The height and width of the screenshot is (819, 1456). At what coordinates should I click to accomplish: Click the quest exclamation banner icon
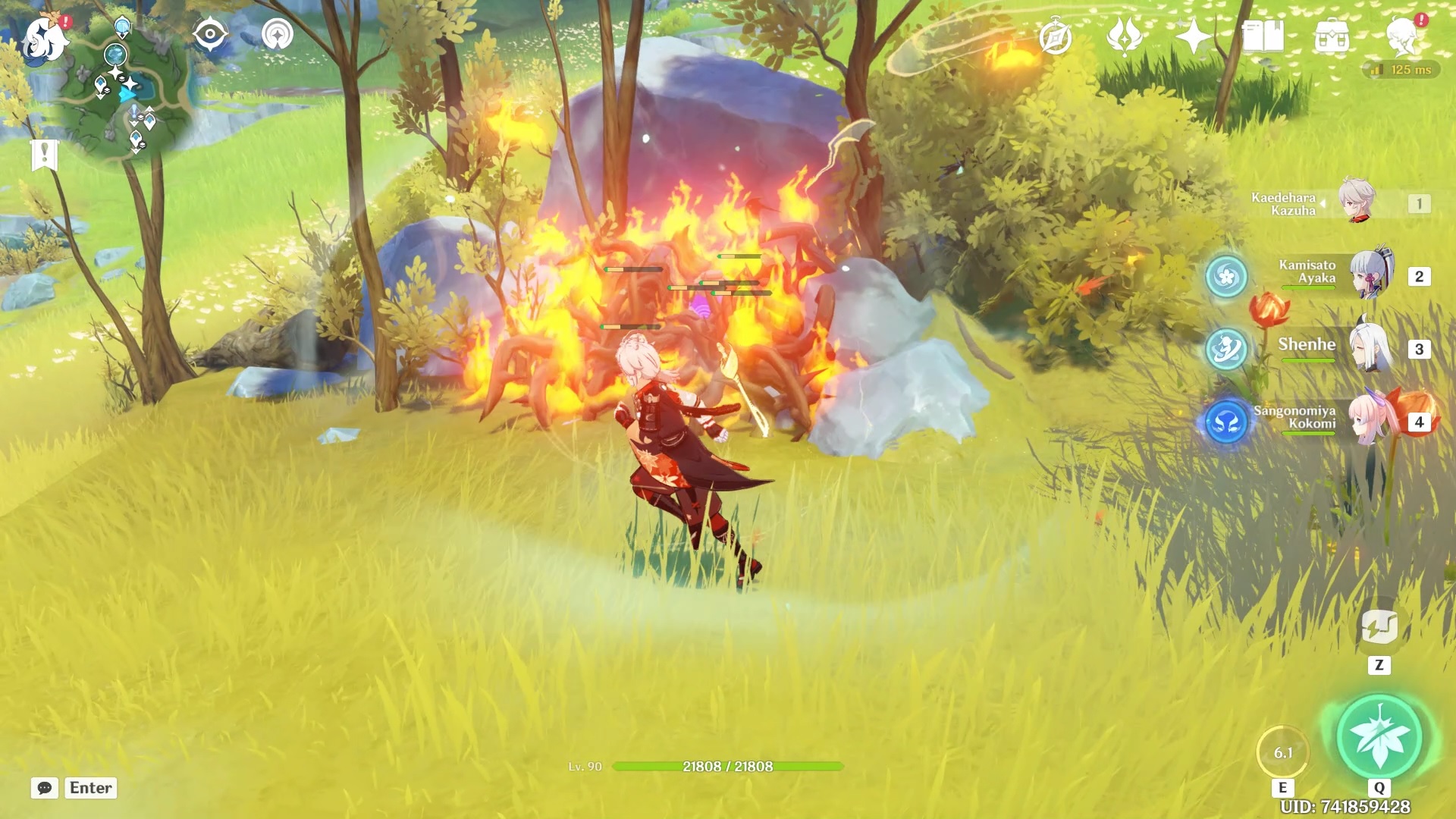45,155
